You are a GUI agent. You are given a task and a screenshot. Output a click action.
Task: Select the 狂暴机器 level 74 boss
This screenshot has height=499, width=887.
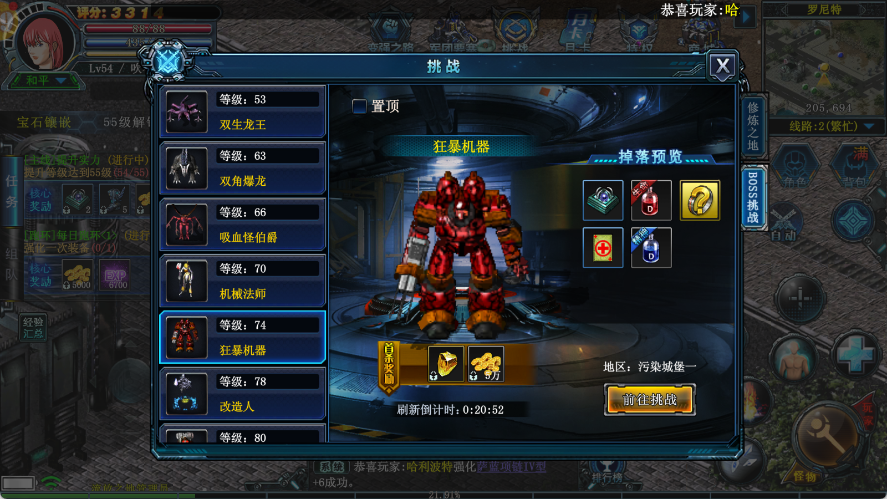point(242,337)
